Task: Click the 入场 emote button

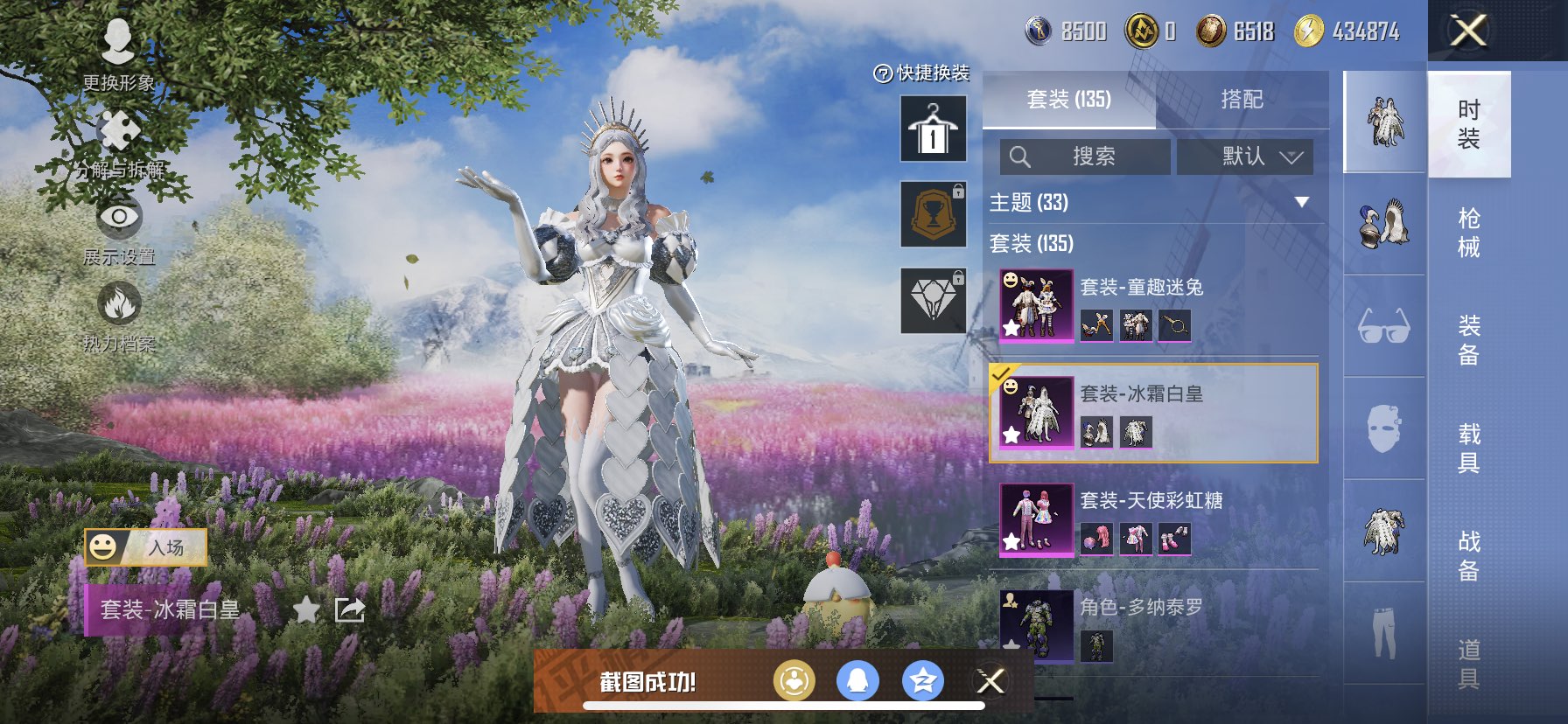Action: (146, 547)
